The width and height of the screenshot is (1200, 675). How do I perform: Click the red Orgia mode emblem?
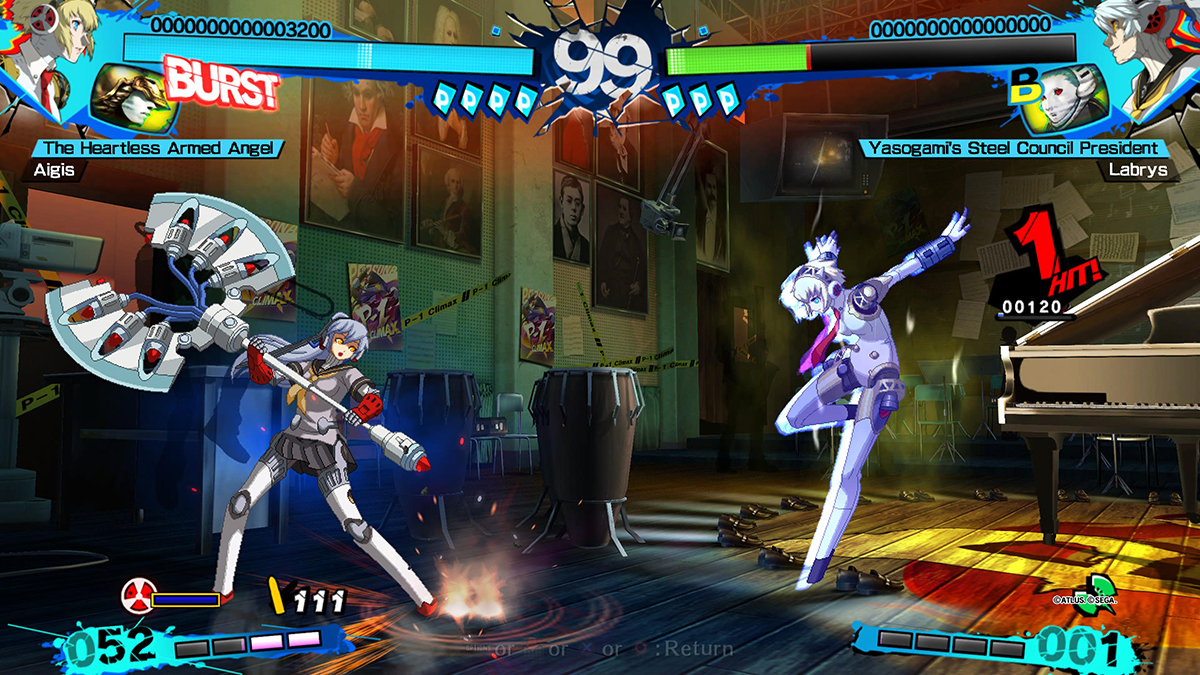coord(136,597)
